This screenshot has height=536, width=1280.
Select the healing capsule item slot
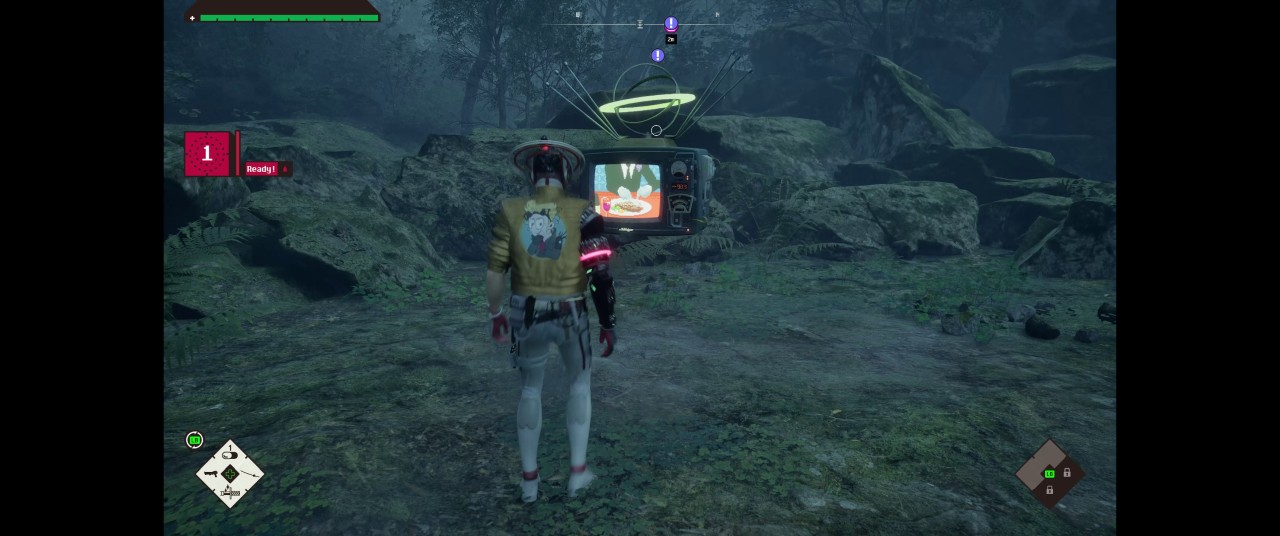click(x=230, y=455)
